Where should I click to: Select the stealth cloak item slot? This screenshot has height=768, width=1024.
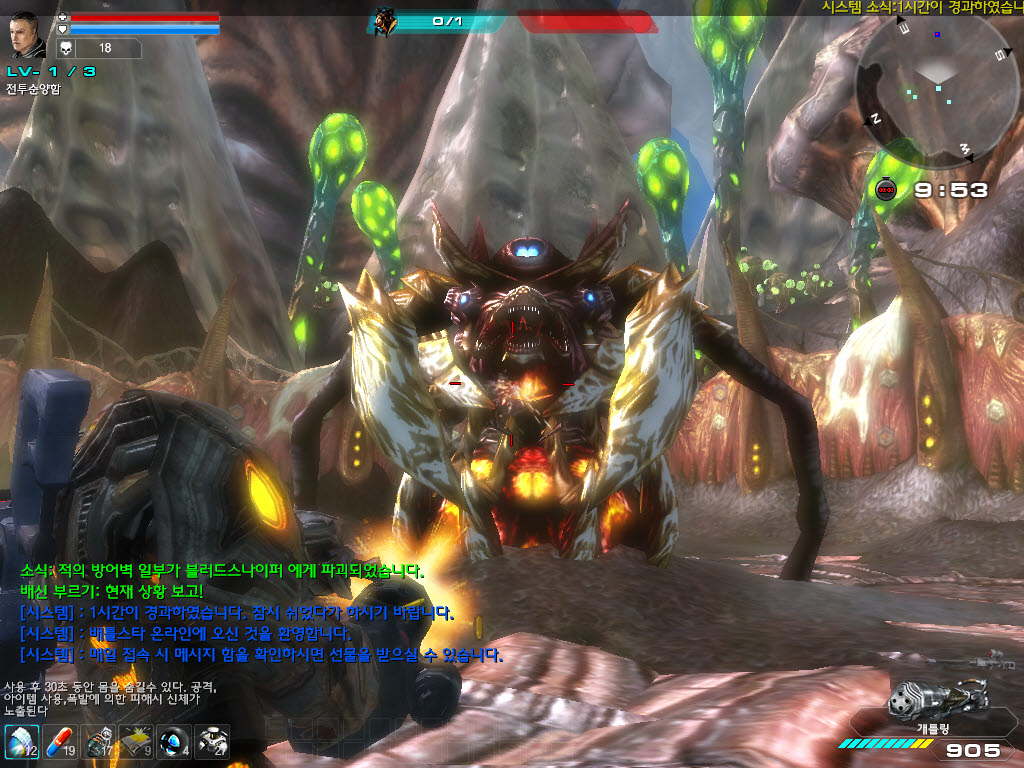20,742
